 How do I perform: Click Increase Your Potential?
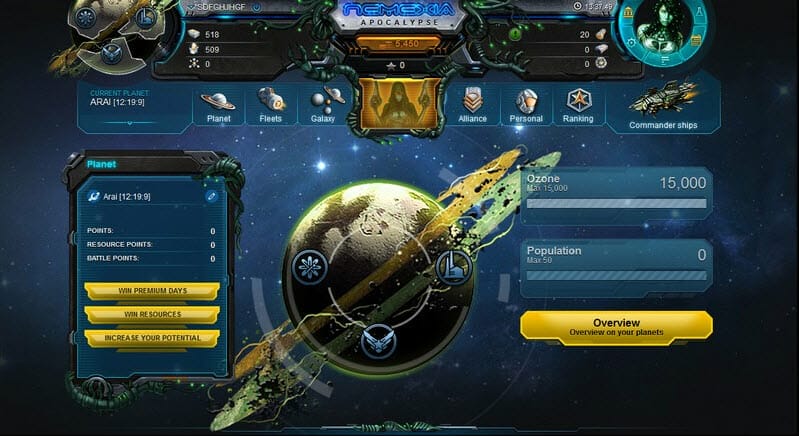(151, 338)
